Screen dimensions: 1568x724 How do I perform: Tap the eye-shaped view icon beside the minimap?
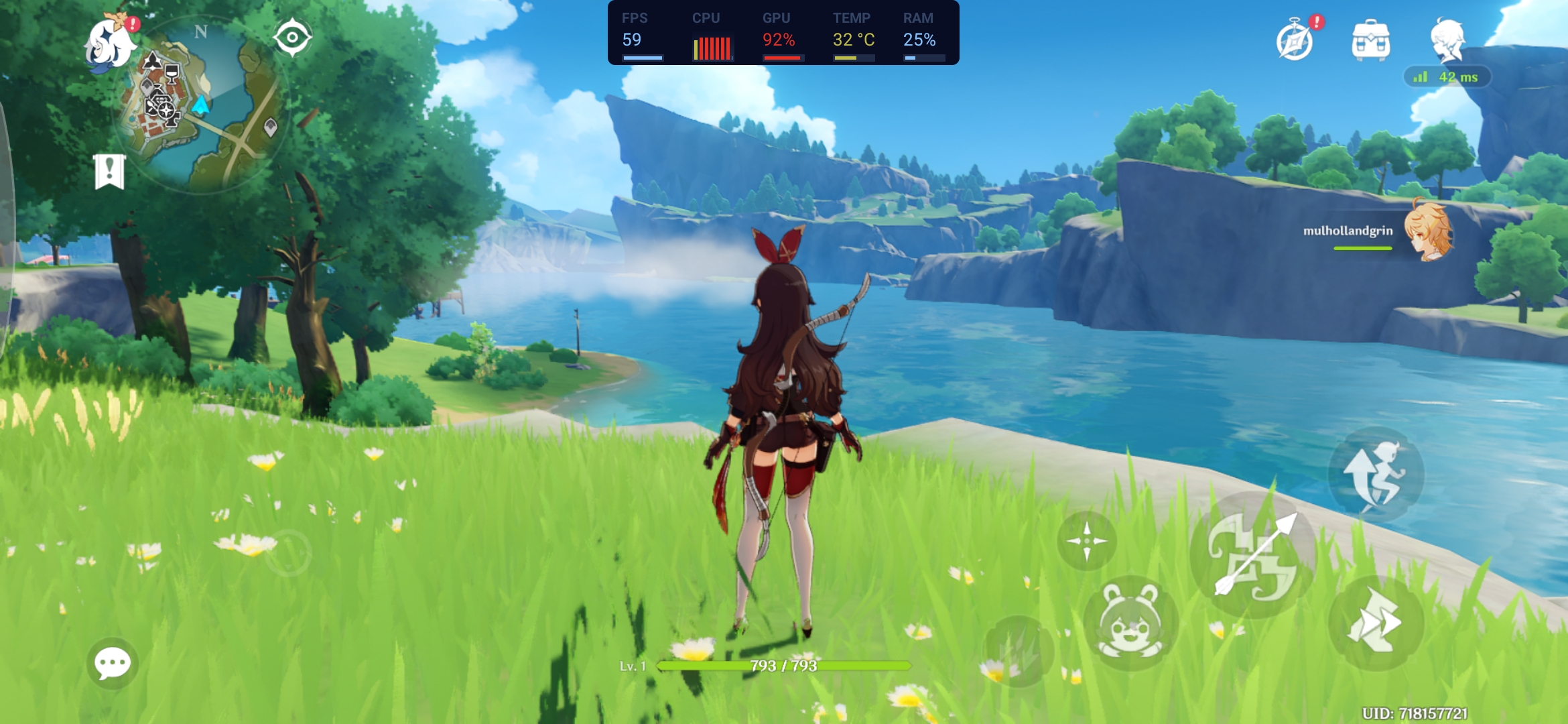(x=292, y=37)
